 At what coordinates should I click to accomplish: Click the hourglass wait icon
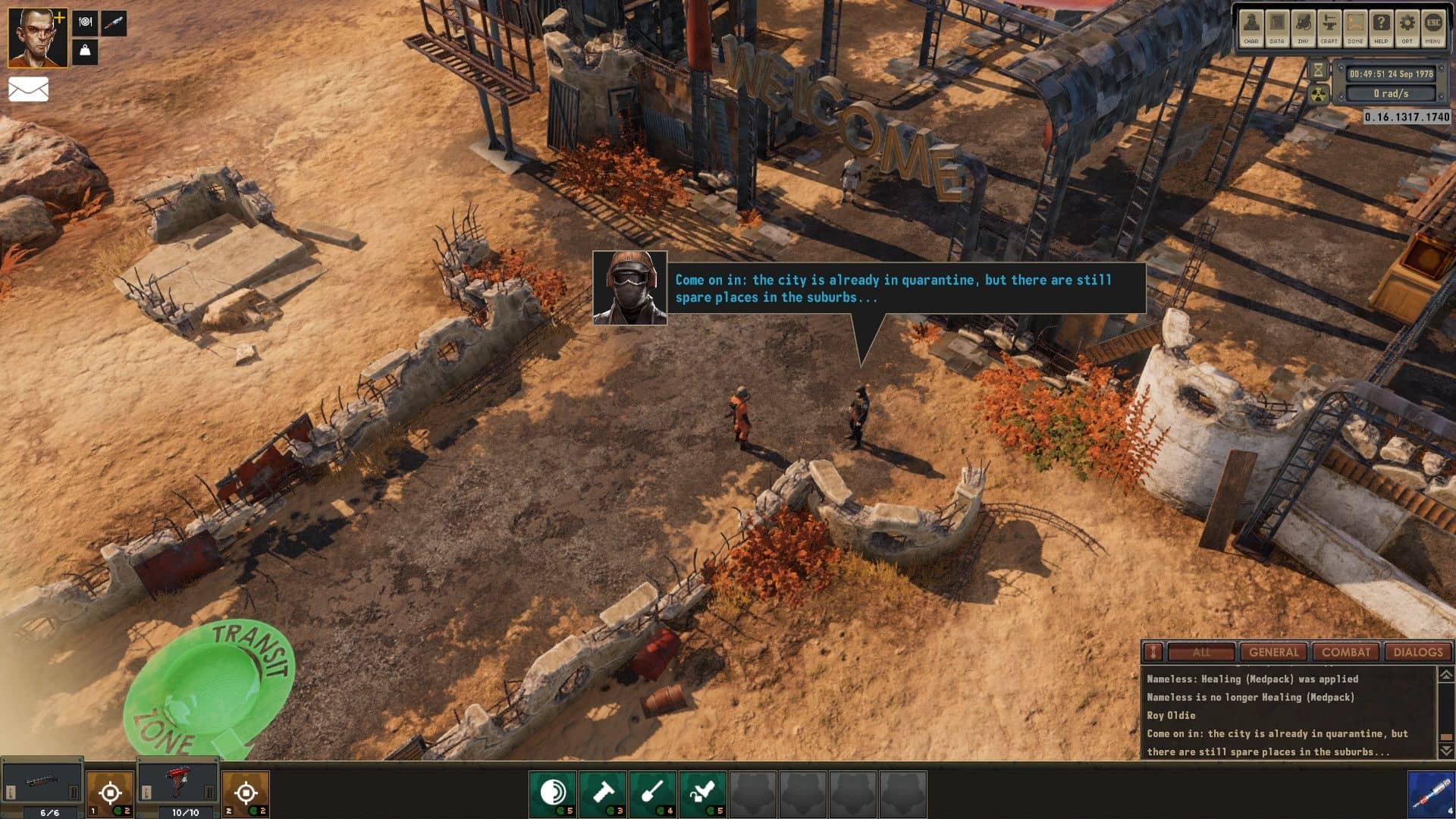1319,71
